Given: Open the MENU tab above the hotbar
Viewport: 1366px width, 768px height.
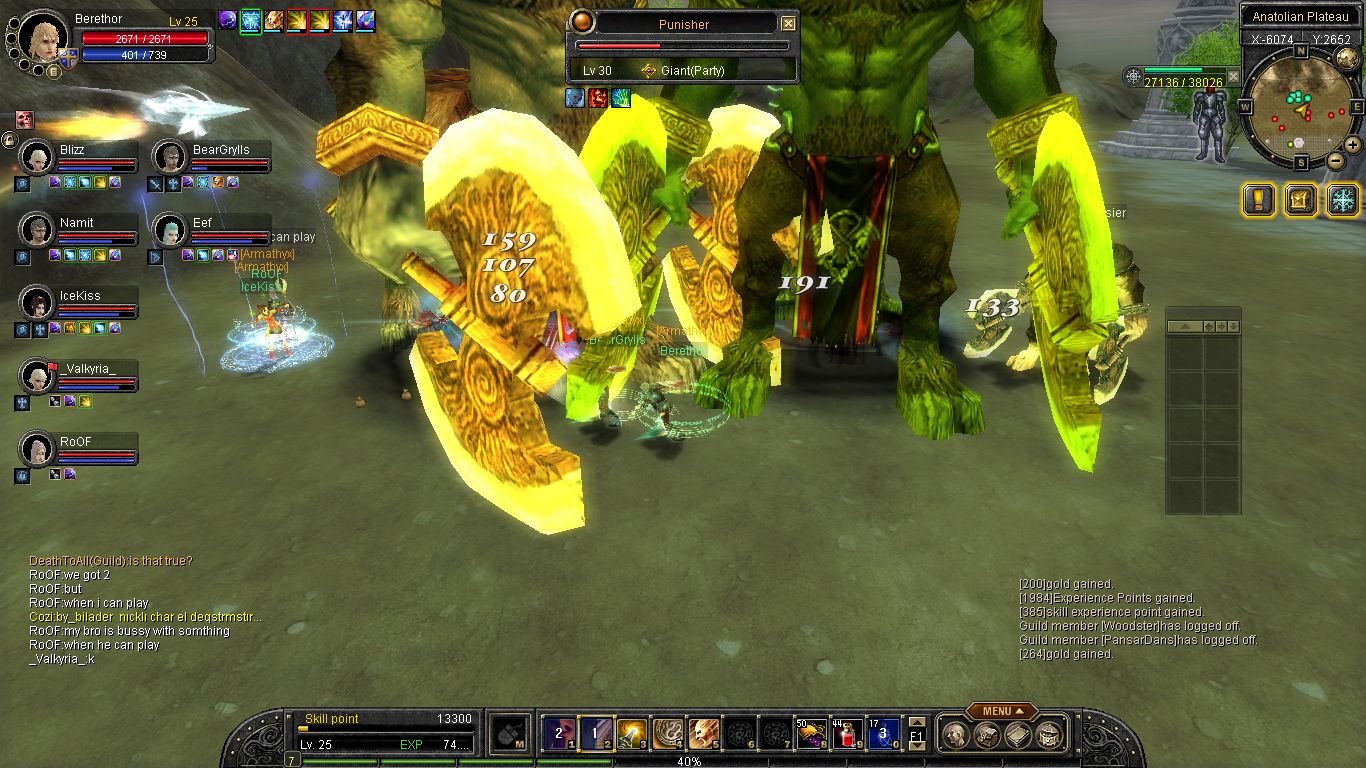Looking at the screenshot, I should [x=1001, y=711].
